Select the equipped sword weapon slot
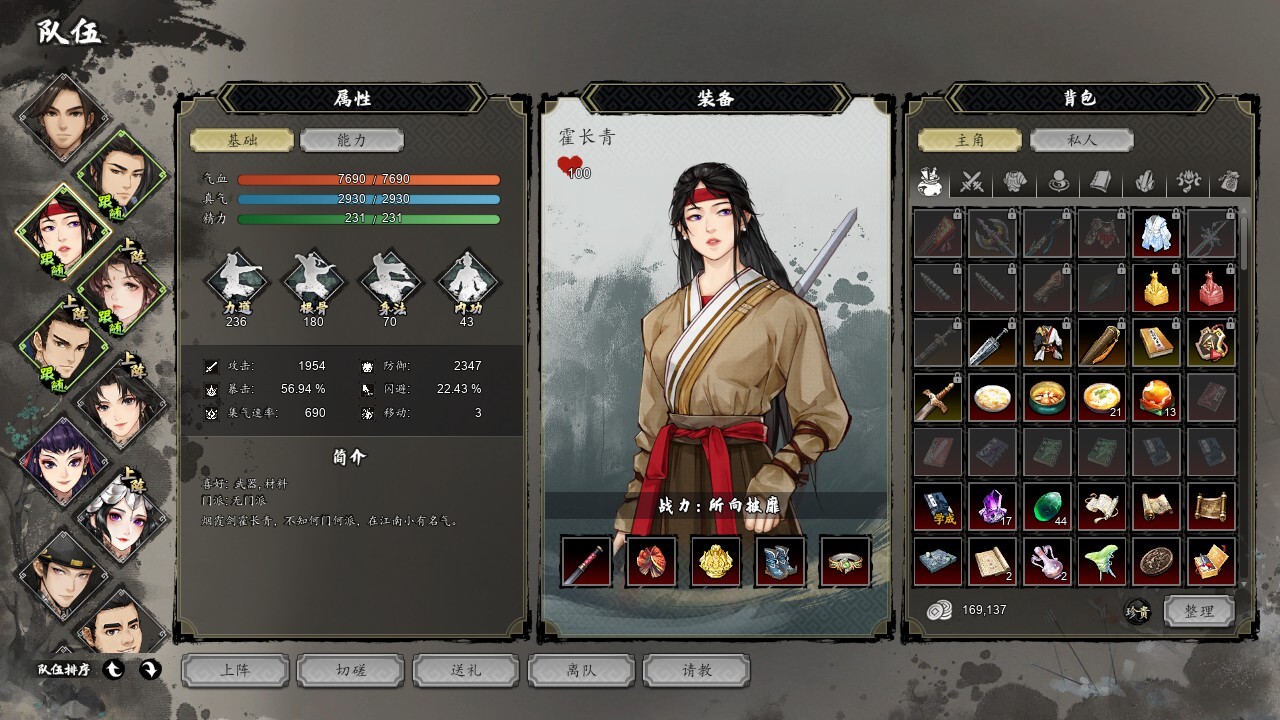Screen dimensions: 1280x720 point(586,561)
